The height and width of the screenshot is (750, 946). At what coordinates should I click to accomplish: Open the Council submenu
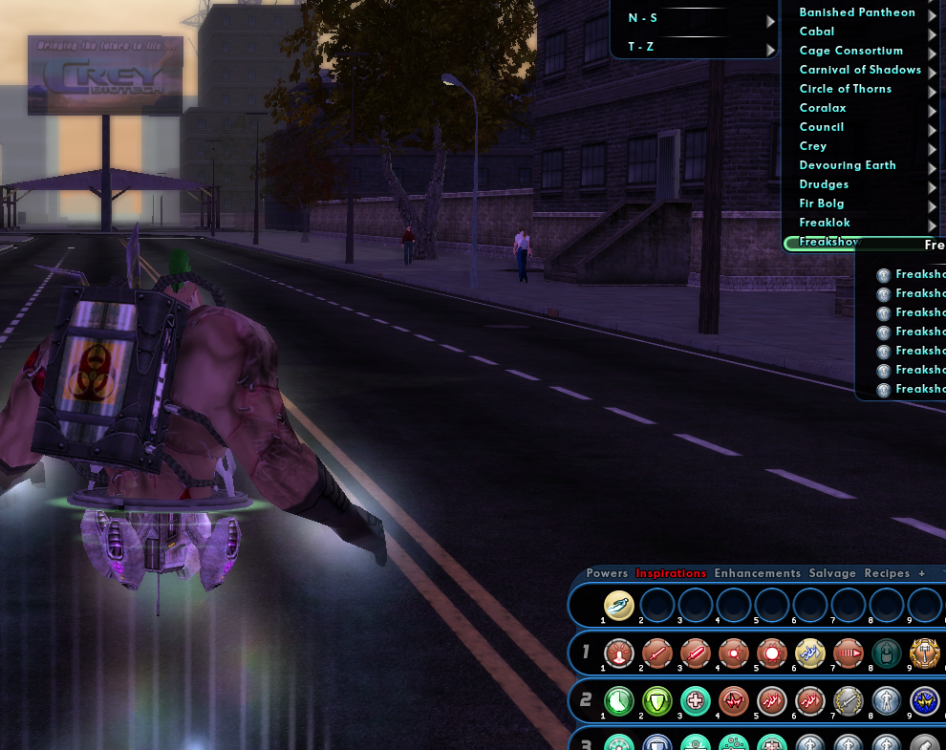822,127
